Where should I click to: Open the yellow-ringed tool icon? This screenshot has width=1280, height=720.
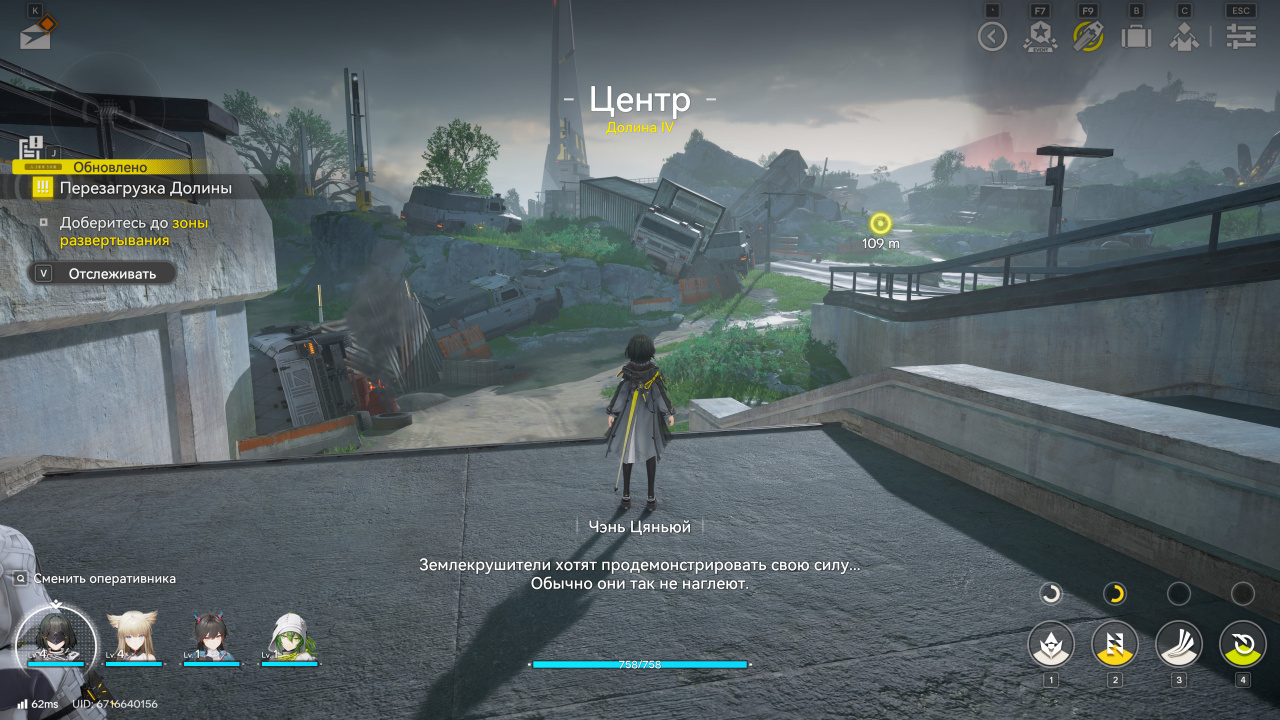1088,37
